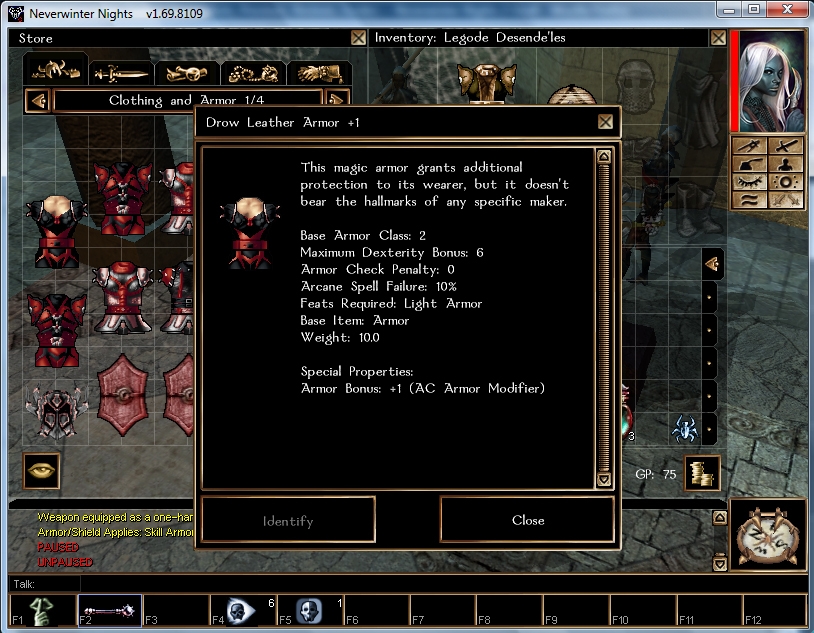The image size is (814, 633).
Task: Close the Inventory panel
Action: [716, 38]
